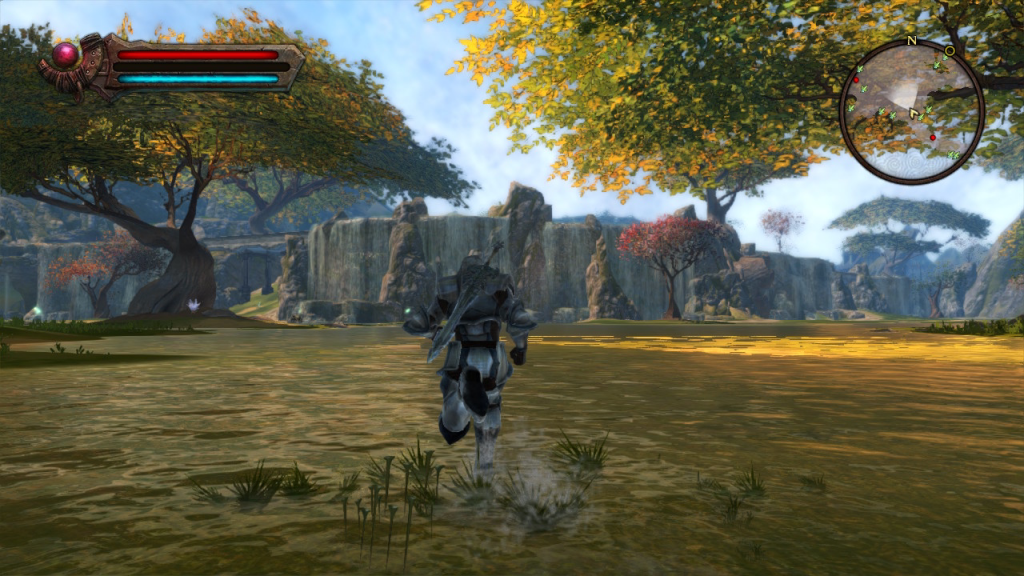Viewport: 1024px width, 576px height.
Task: Open the circular minimap
Action: click(911, 112)
